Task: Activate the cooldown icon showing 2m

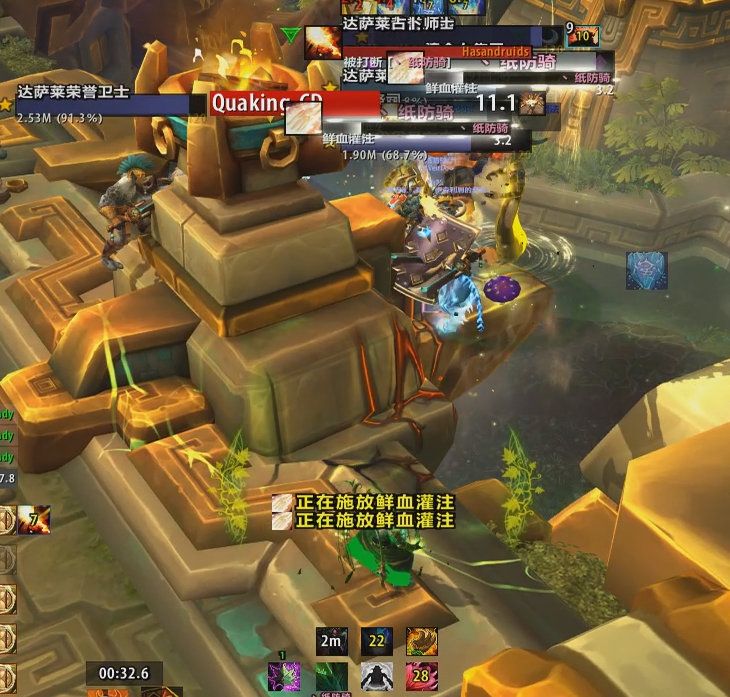Action: click(332, 640)
